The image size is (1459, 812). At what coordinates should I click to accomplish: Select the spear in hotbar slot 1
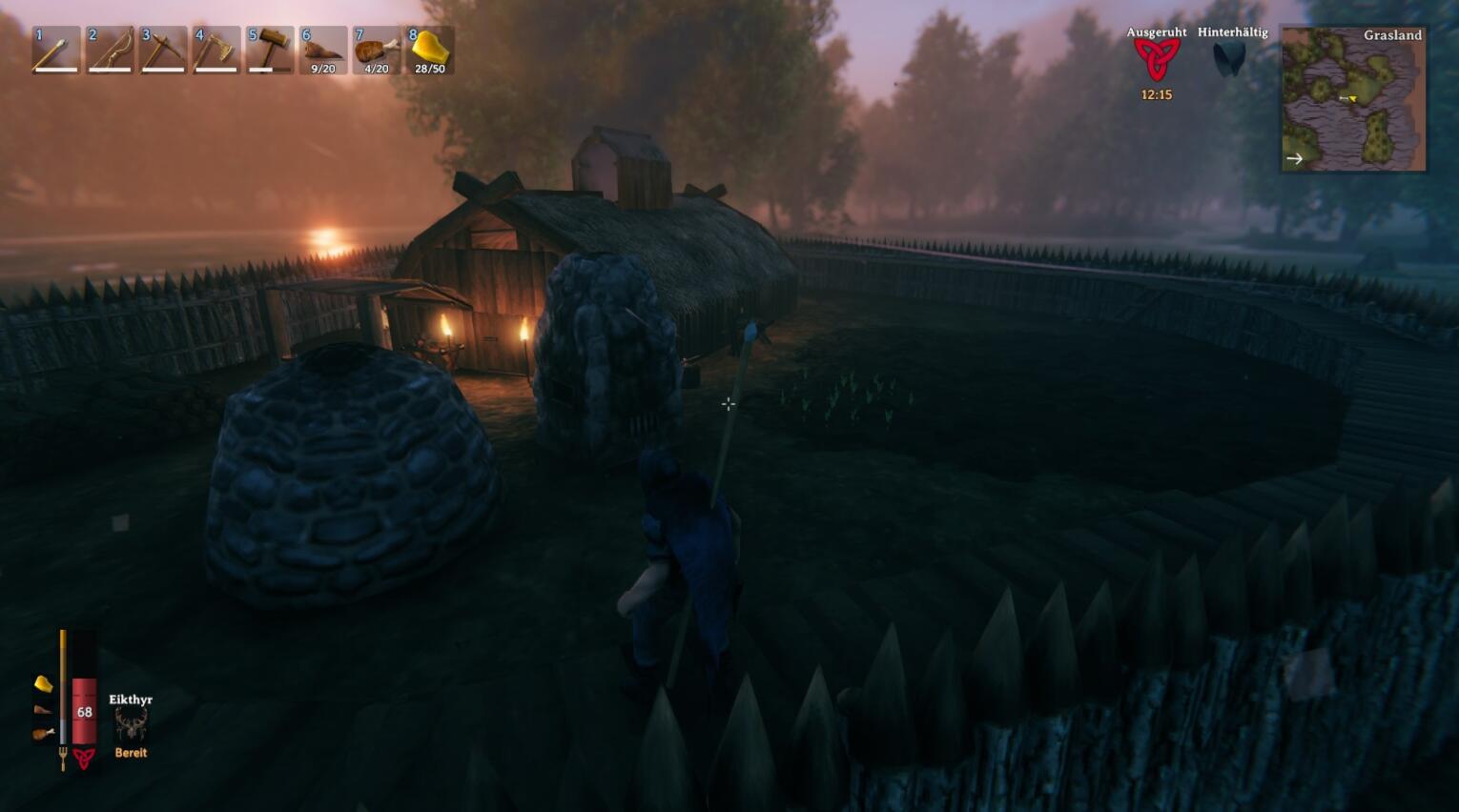[54, 51]
